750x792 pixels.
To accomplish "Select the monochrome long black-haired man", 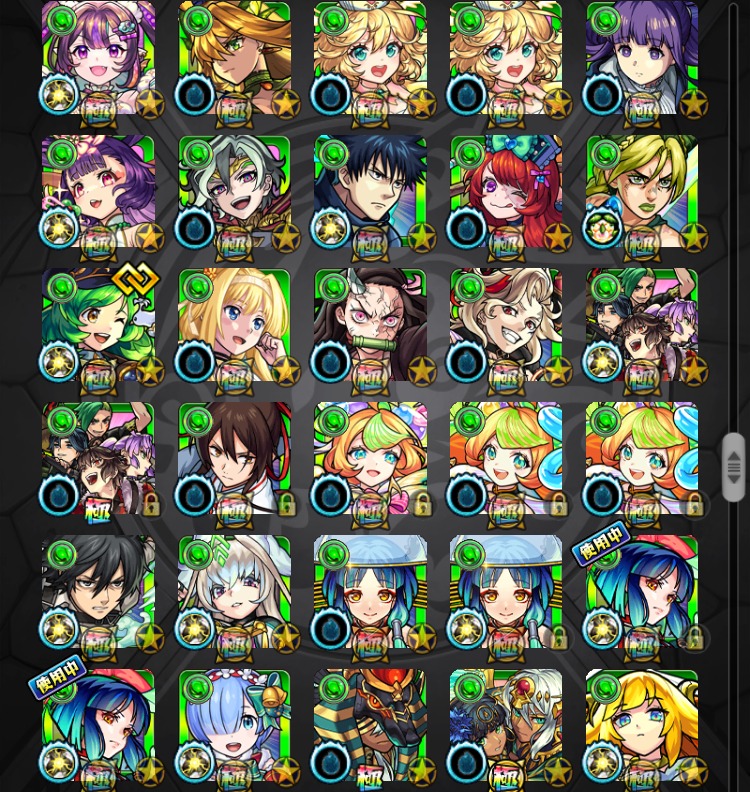I will [98, 592].
